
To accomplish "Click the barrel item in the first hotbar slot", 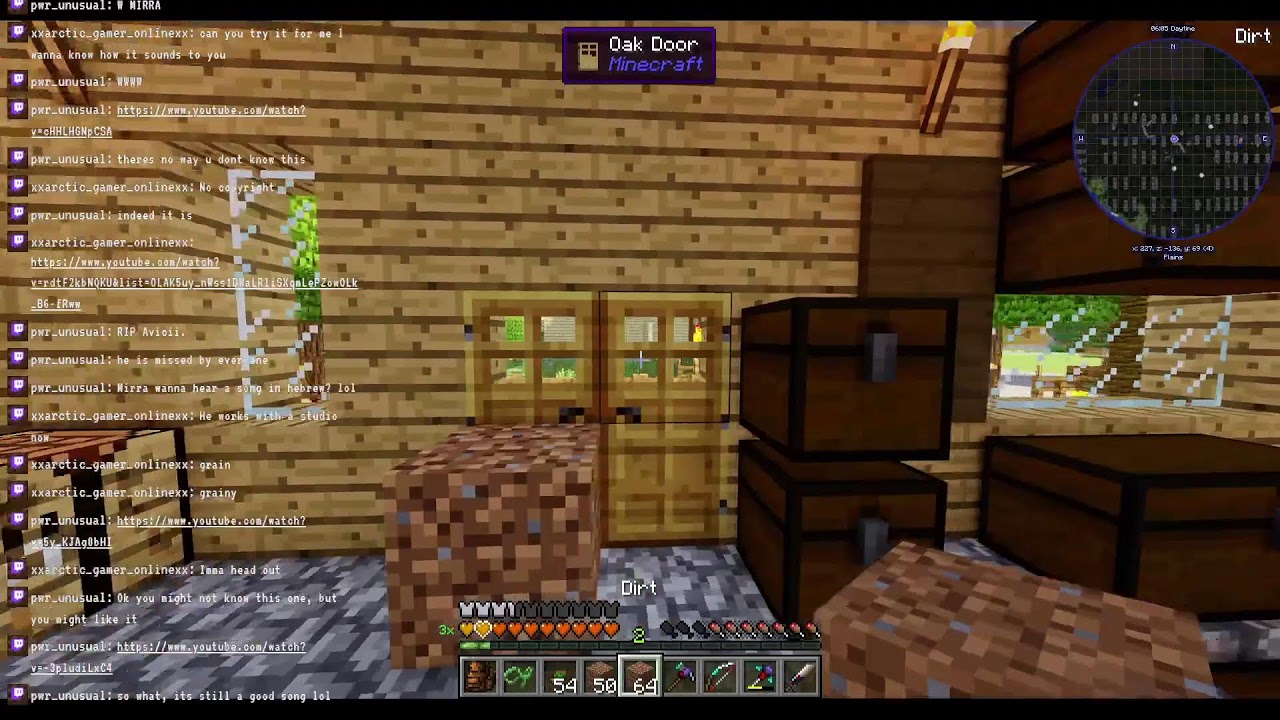I will tap(479, 678).
